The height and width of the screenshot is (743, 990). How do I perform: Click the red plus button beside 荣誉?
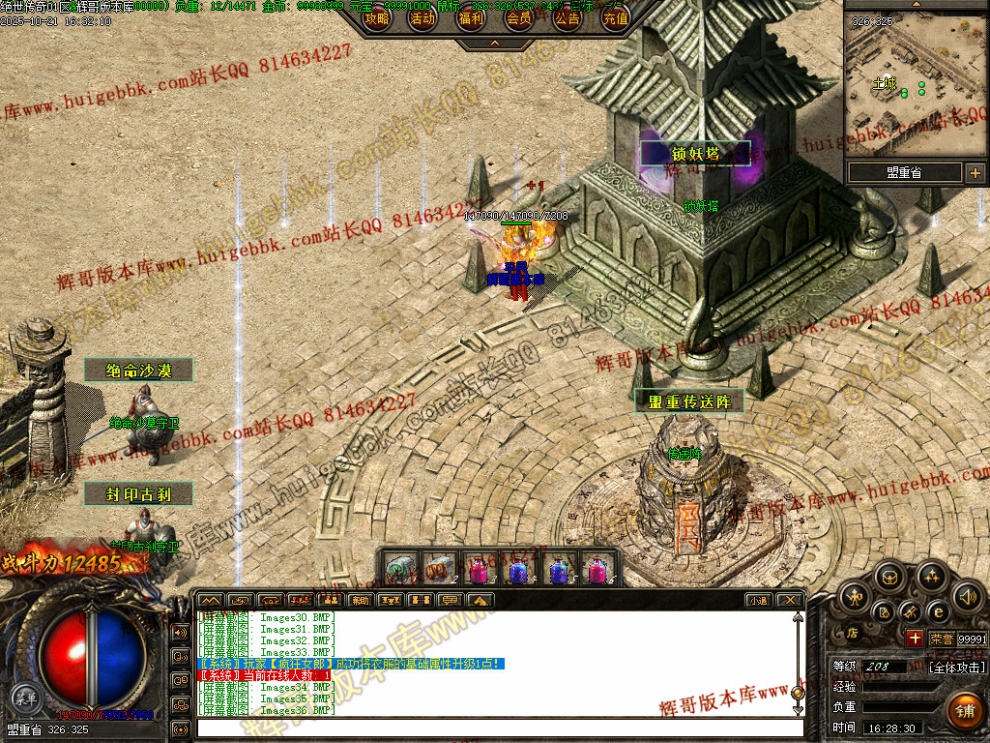[914, 638]
